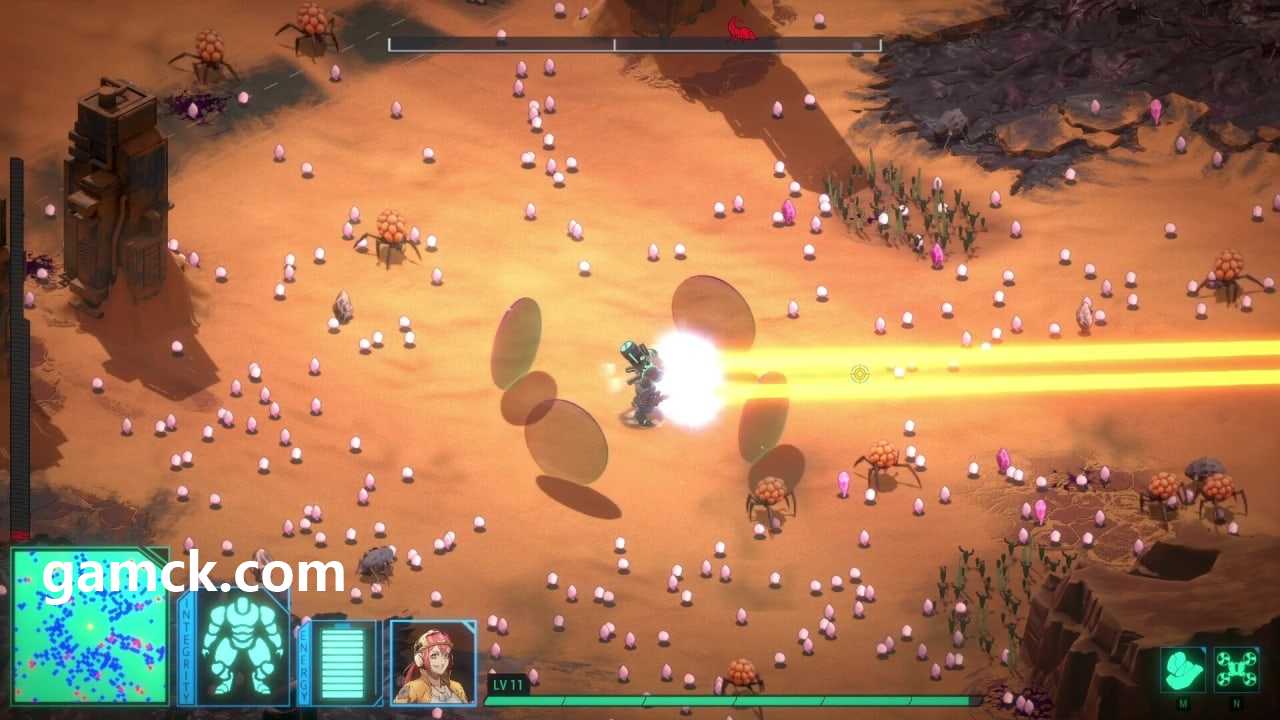This screenshot has height=720, width=1280.
Task: Activate the quadcopter drone ability icon
Action: tap(1236, 669)
